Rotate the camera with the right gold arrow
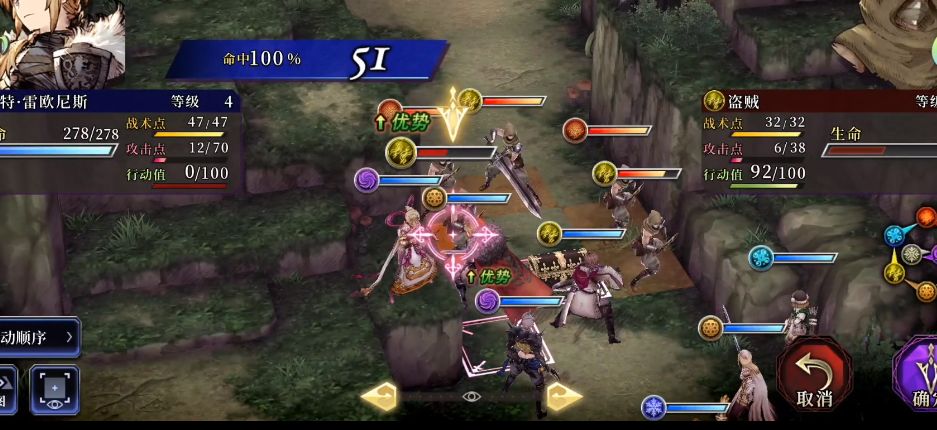The image size is (937, 430). pos(564,396)
